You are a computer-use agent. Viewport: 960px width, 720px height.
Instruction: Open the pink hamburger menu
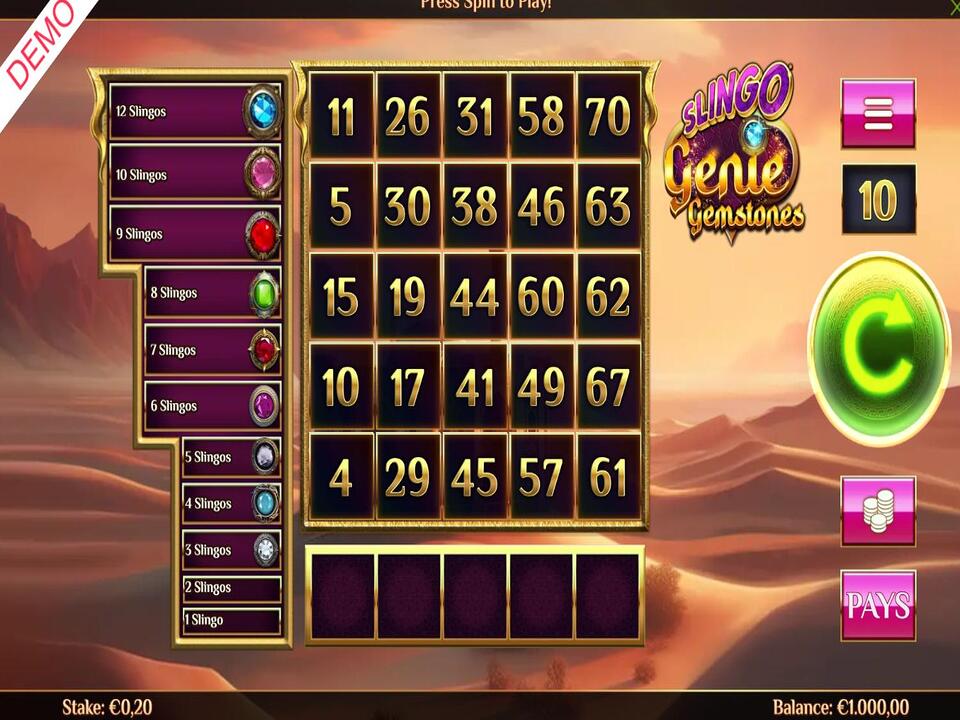pyautogui.click(x=878, y=114)
